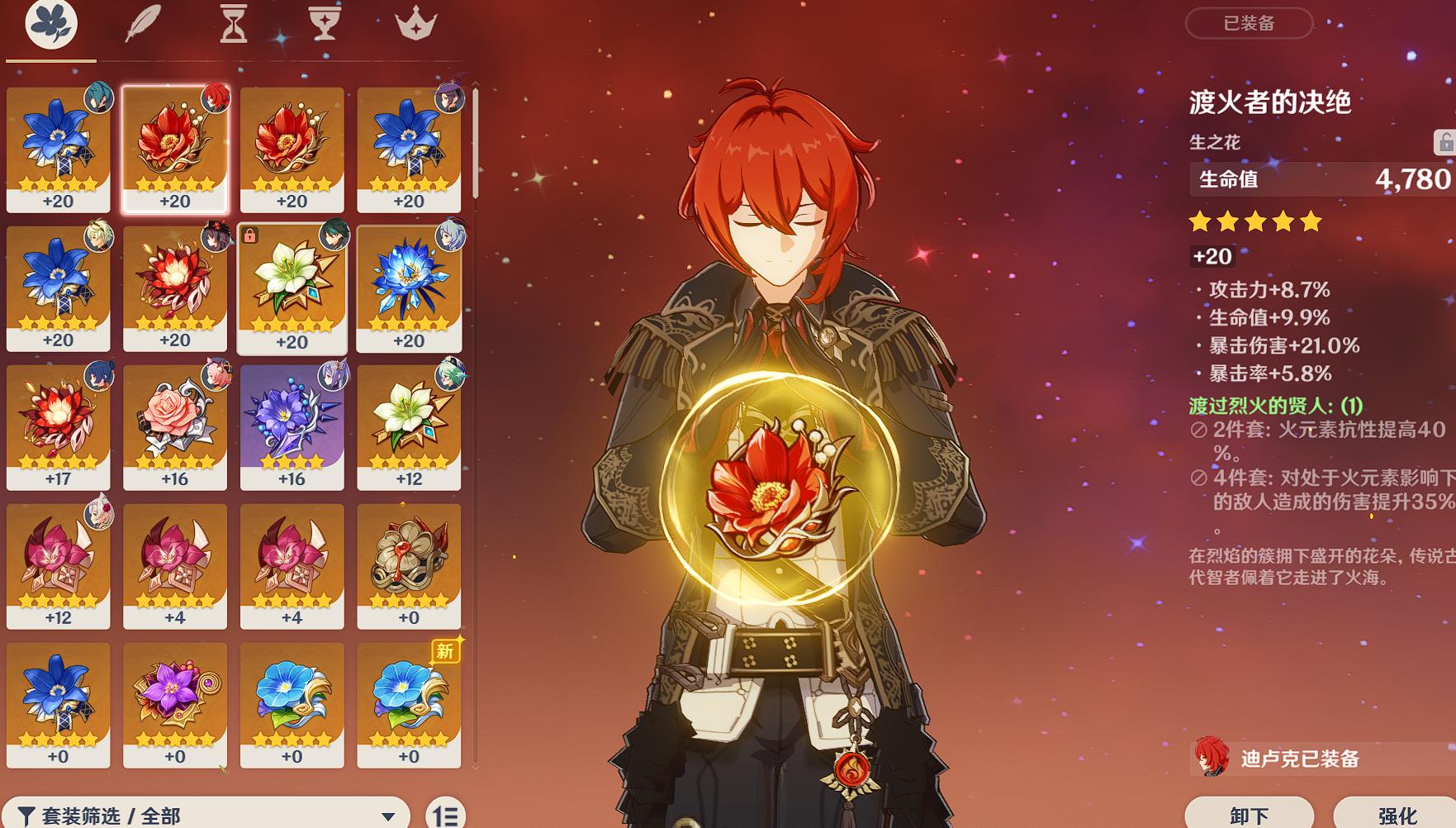Select the Sands of Eon hourglass icon

click(x=235, y=25)
